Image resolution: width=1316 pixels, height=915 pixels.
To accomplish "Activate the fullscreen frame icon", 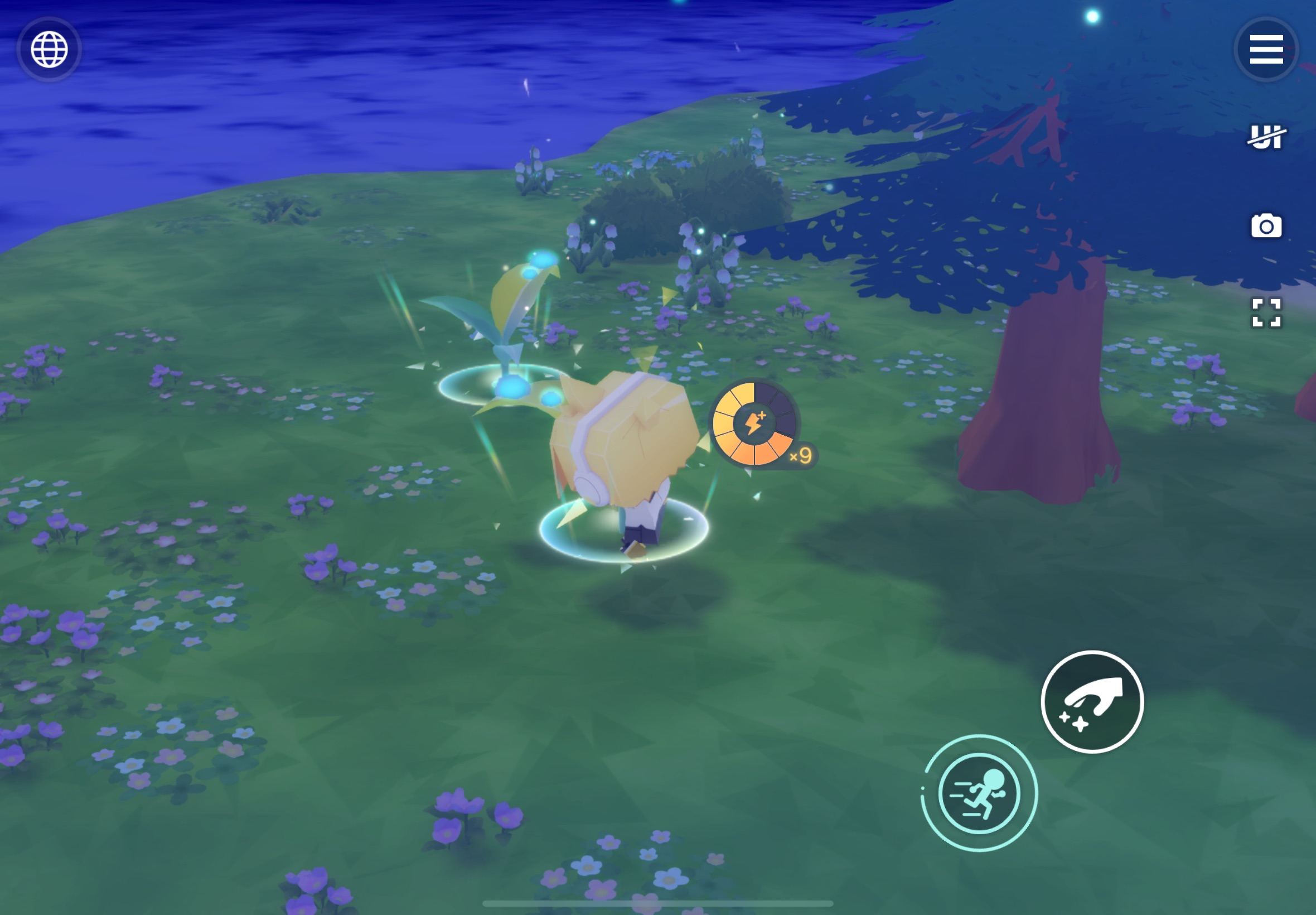I will [x=1266, y=313].
